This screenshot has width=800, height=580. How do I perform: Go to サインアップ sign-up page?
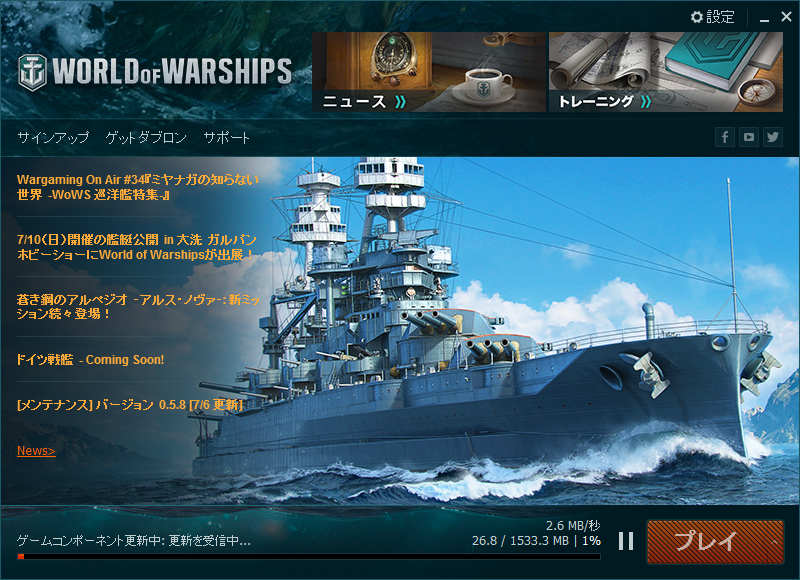(53, 138)
